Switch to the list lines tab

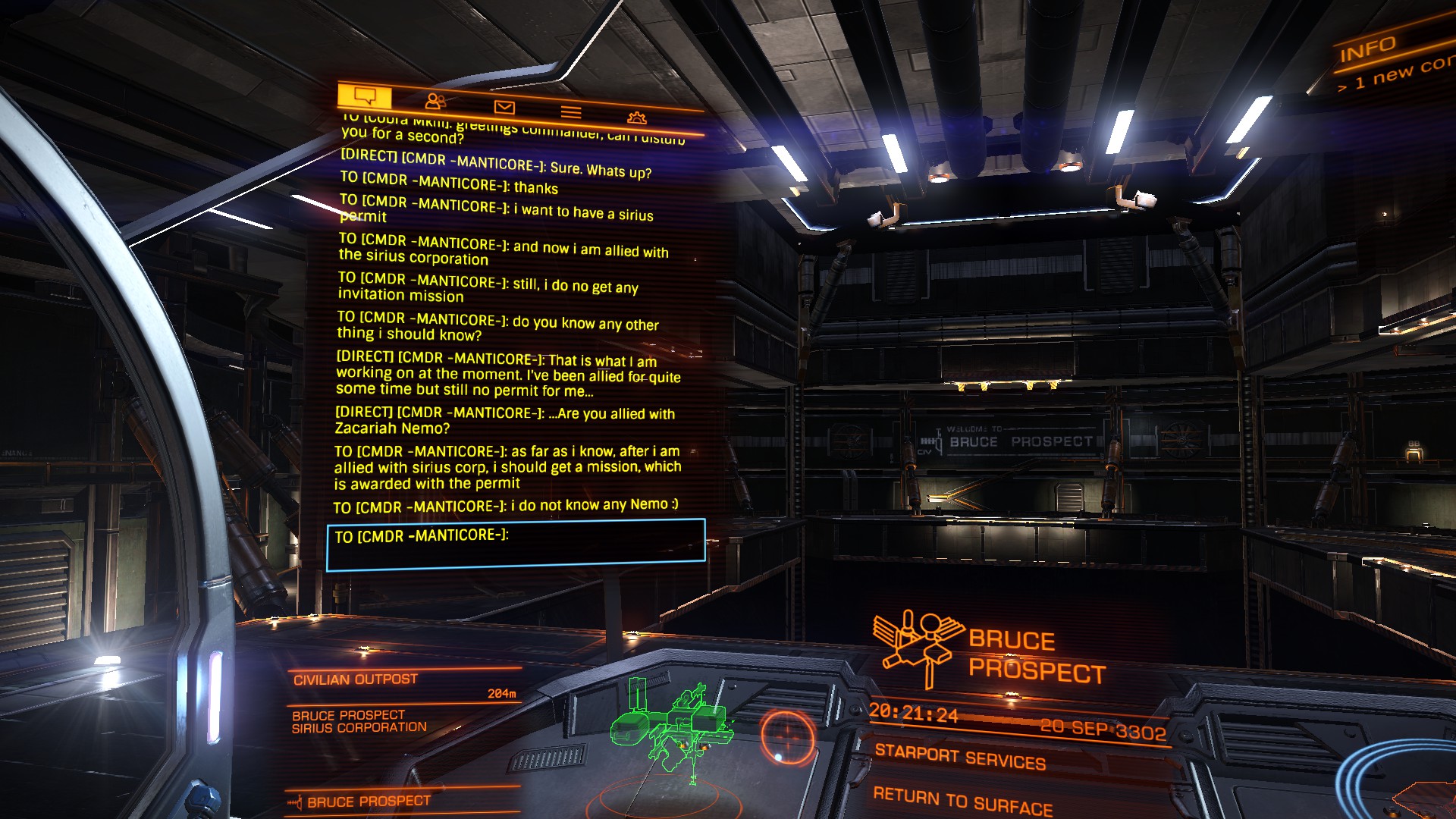click(x=571, y=112)
